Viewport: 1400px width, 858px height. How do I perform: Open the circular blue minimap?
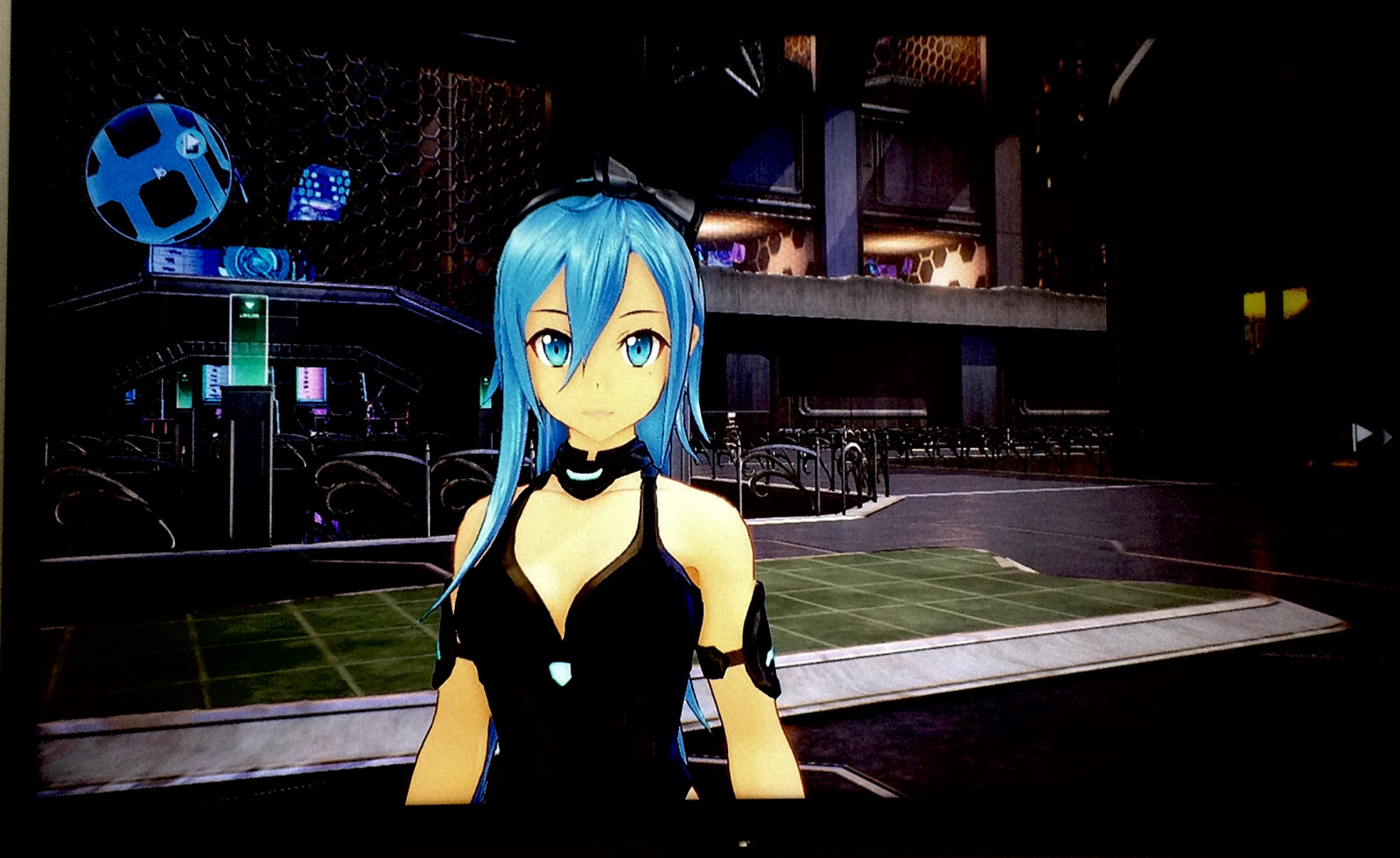tap(157, 173)
